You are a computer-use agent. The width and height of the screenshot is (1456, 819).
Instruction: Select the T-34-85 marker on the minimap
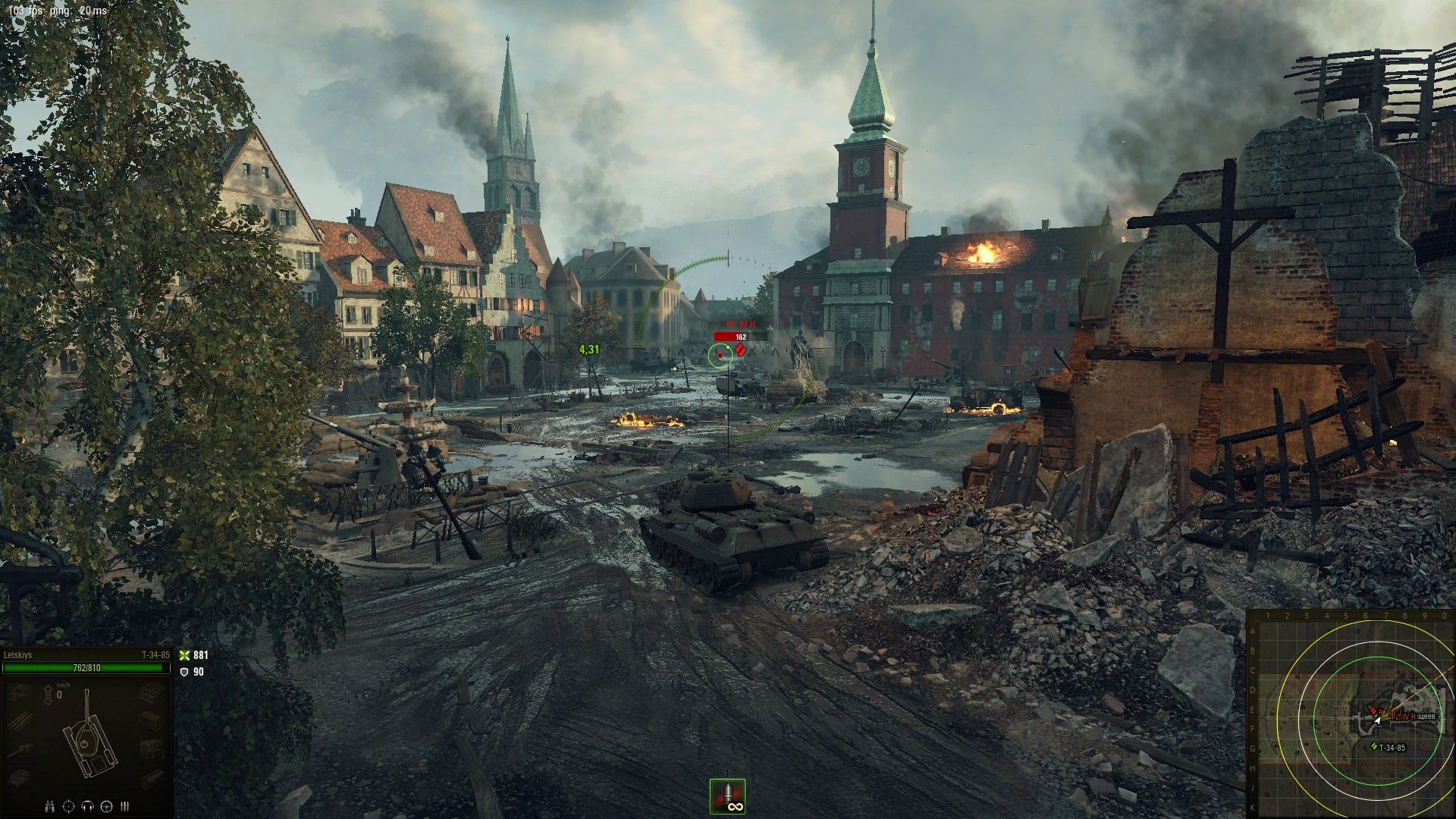[x=1374, y=747]
